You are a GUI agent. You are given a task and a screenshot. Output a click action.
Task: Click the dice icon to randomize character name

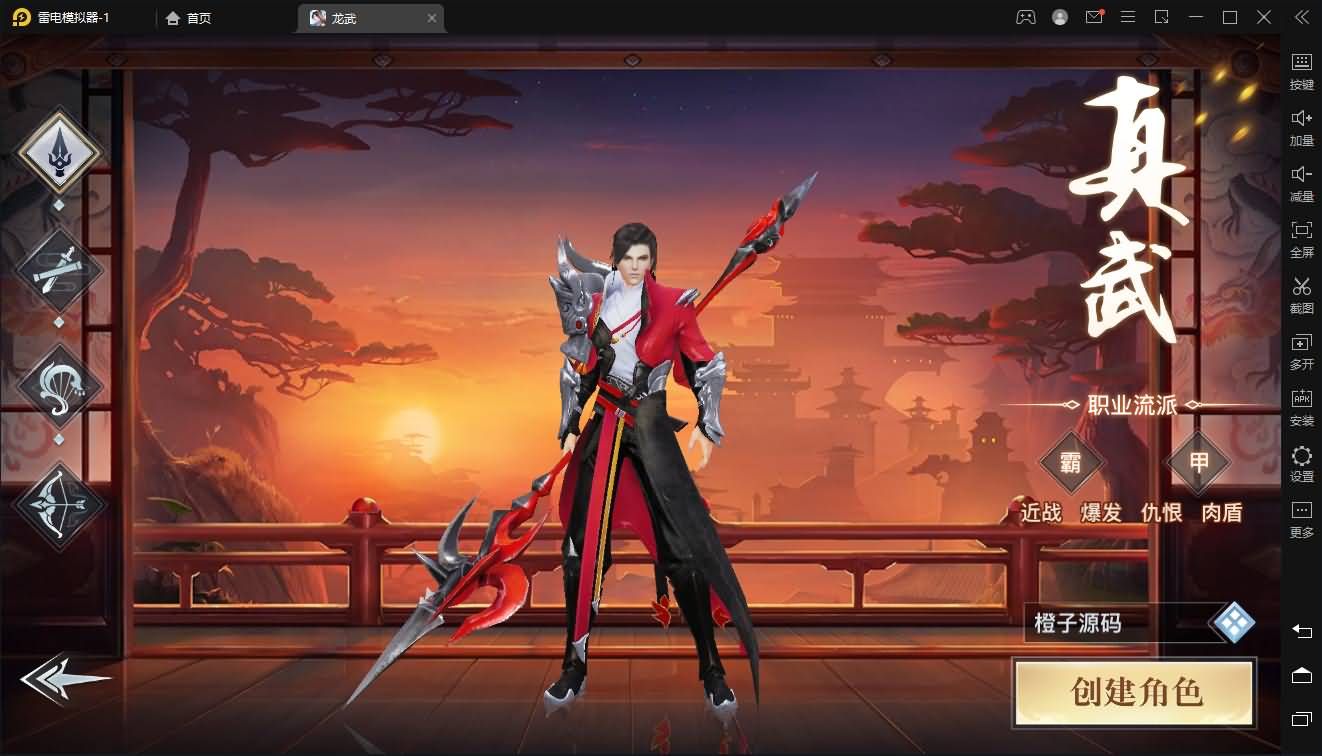1235,620
